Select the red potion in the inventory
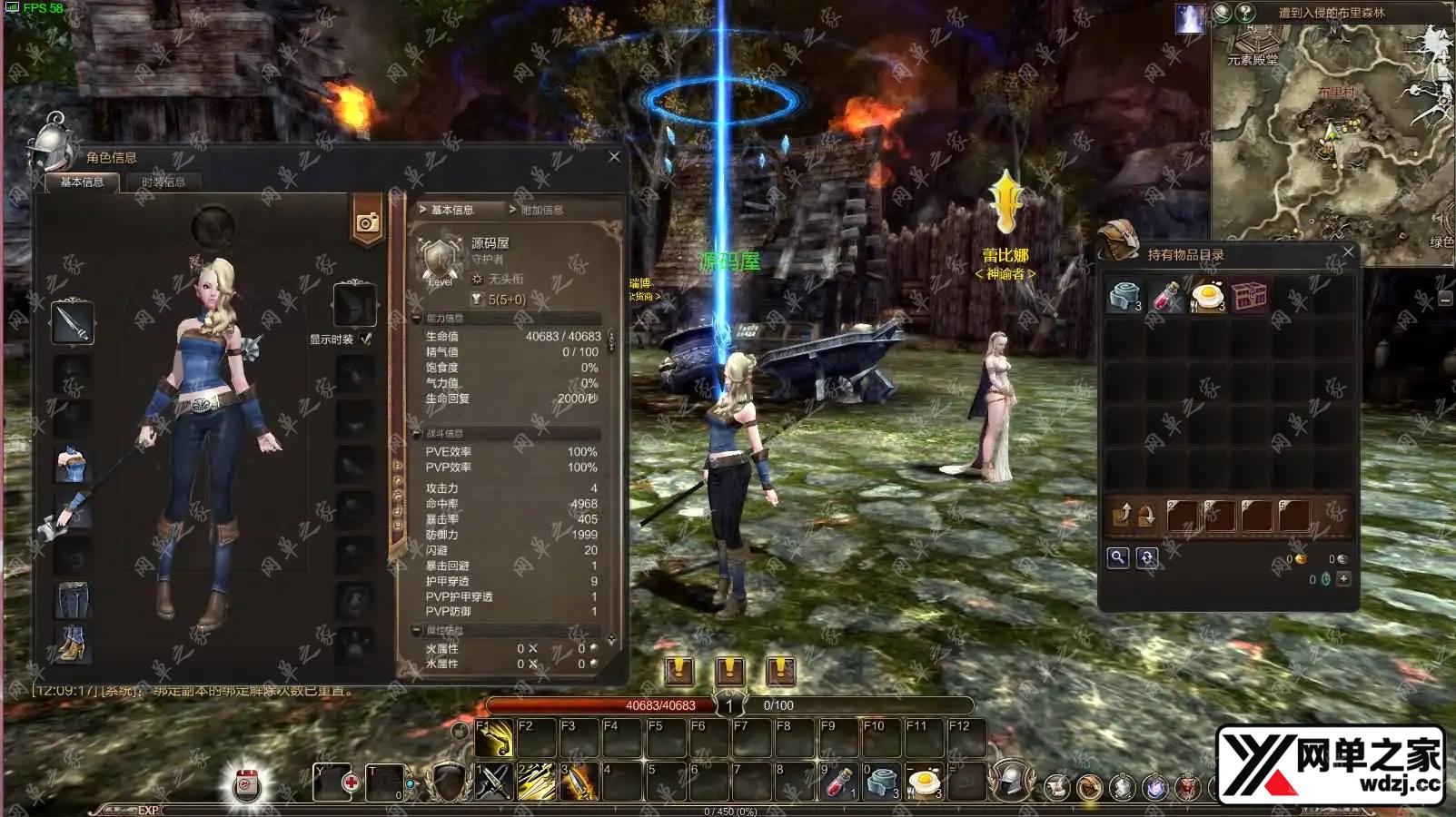The image size is (1456, 817). pos(1166,296)
